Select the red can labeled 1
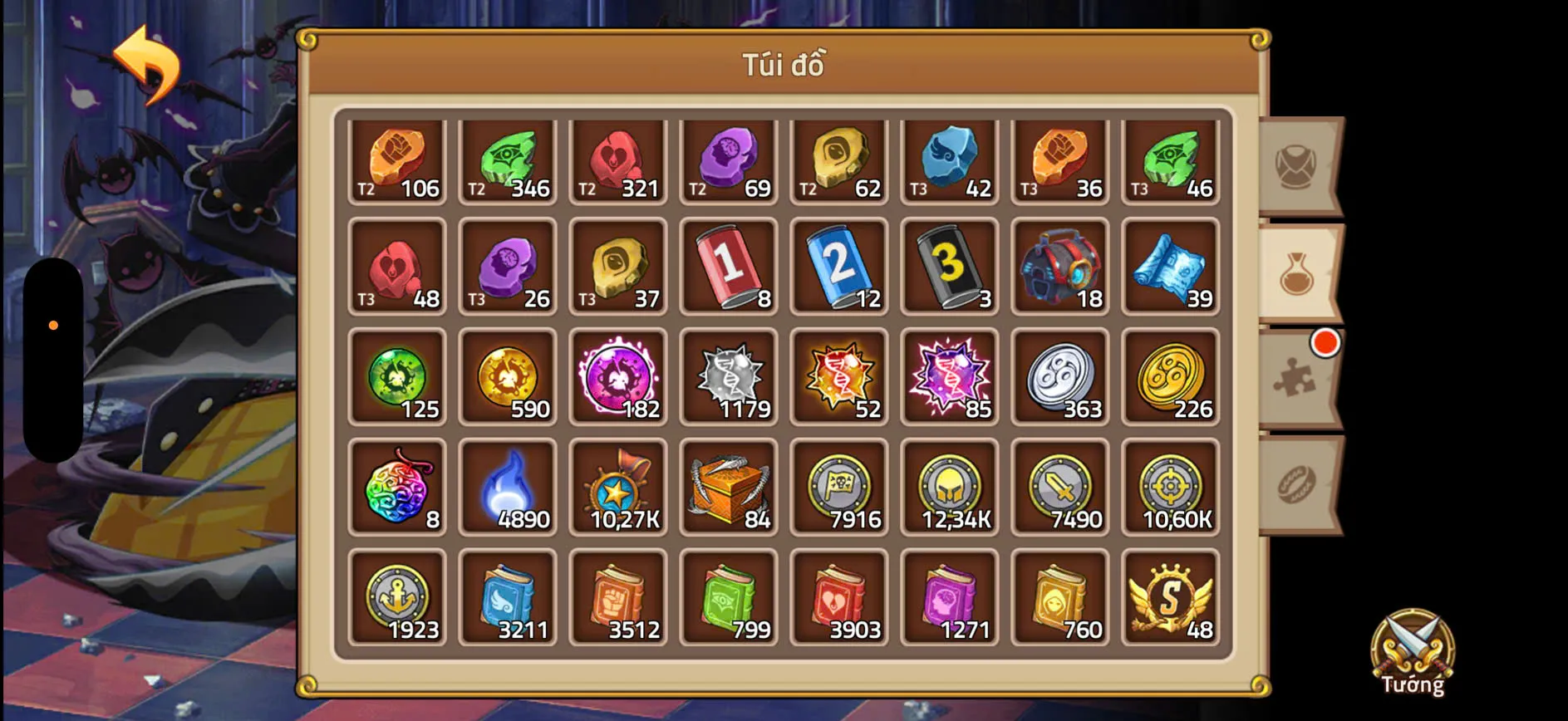This screenshot has height=721, width=1568. coord(729,266)
